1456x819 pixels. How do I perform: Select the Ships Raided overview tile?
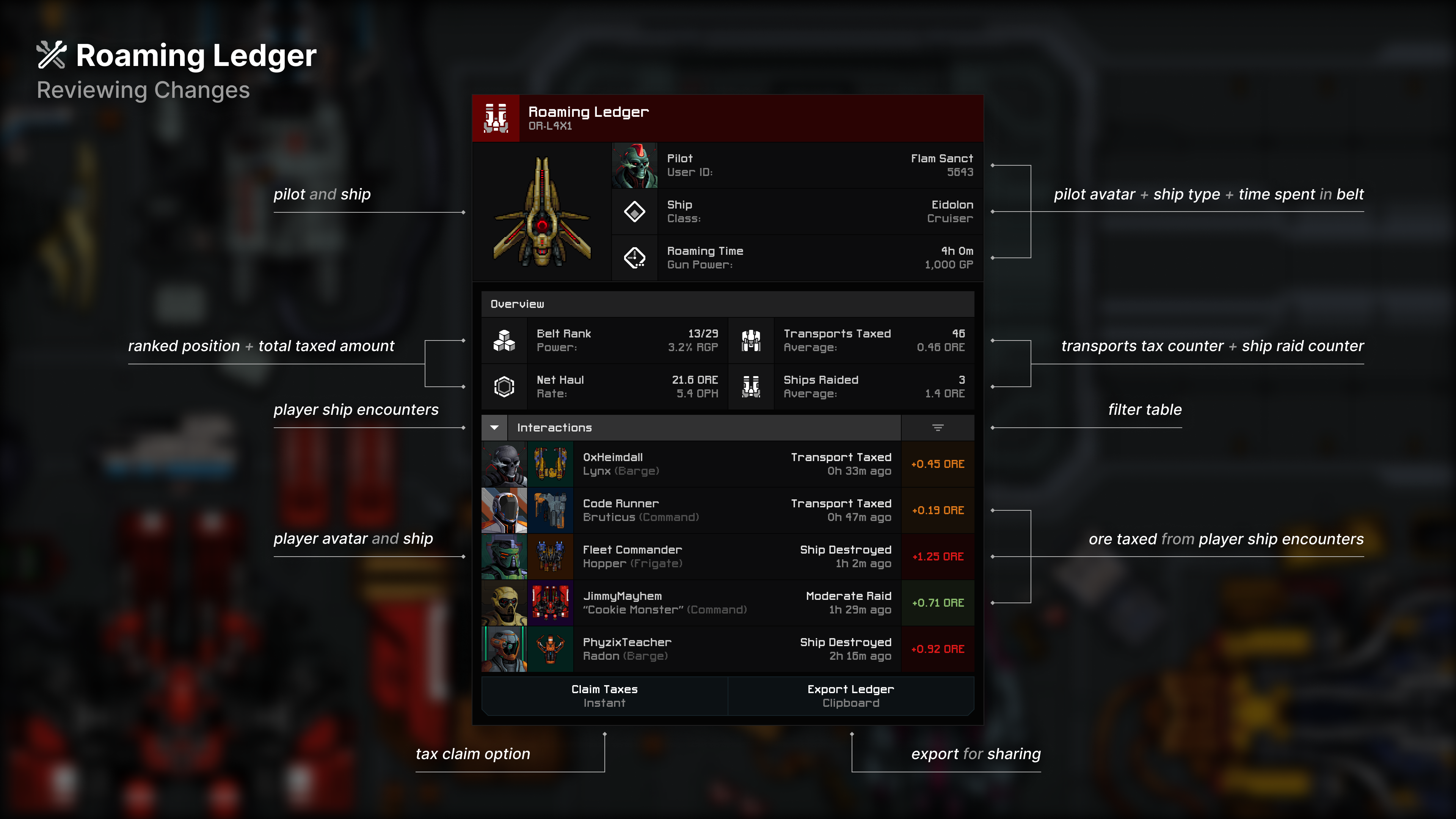pos(851,387)
